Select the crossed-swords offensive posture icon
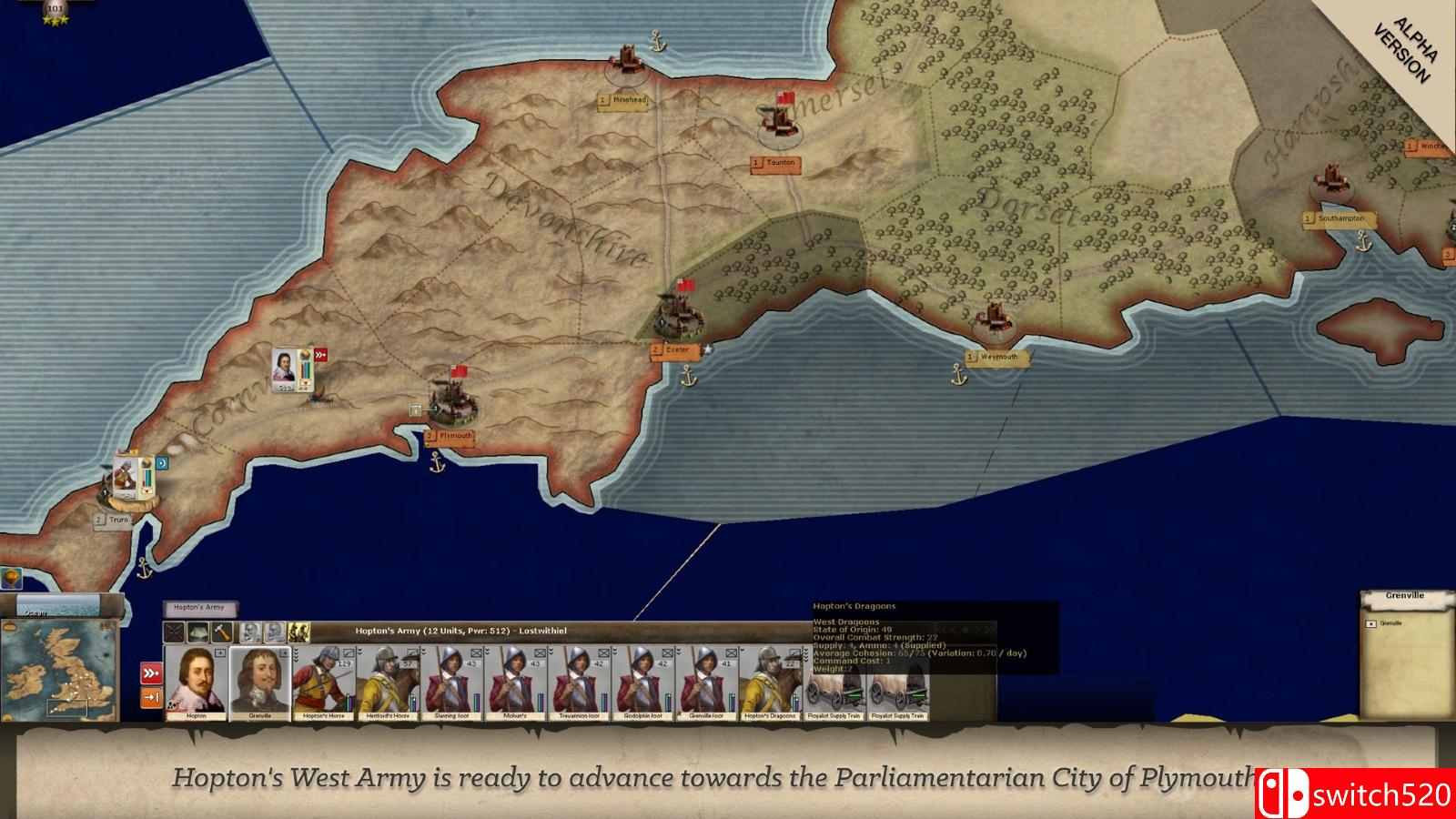Image resolution: width=1456 pixels, height=819 pixels. click(x=174, y=632)
